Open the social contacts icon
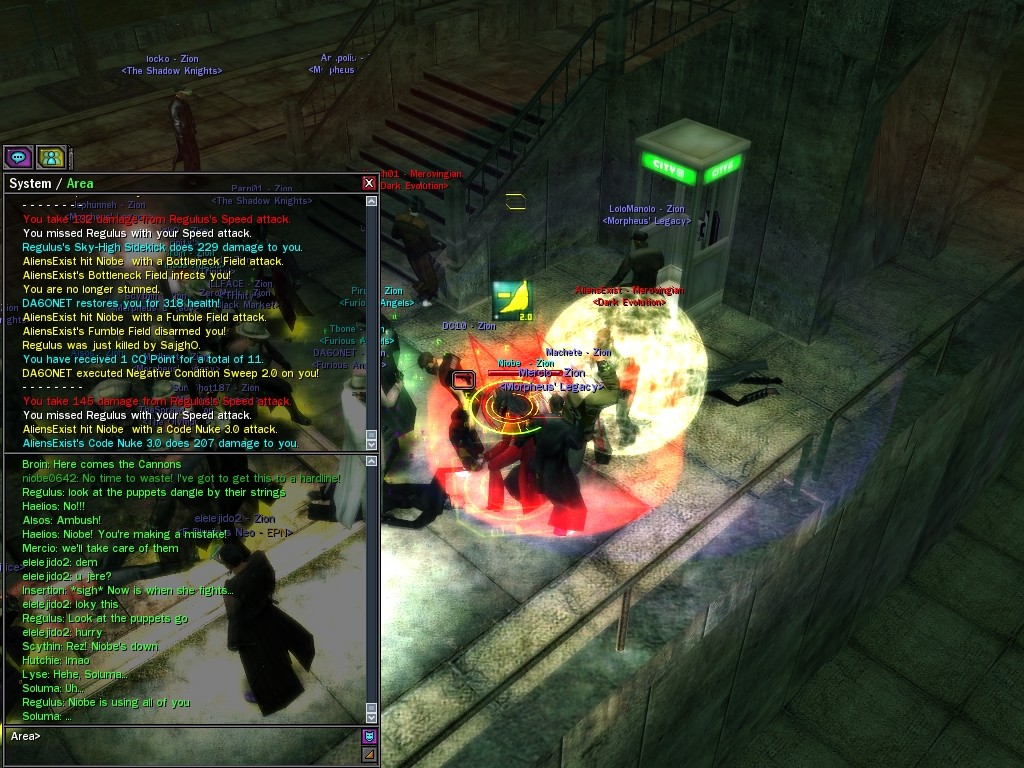The height and width of the screenshot is (768, 1024). coord(51,157)
